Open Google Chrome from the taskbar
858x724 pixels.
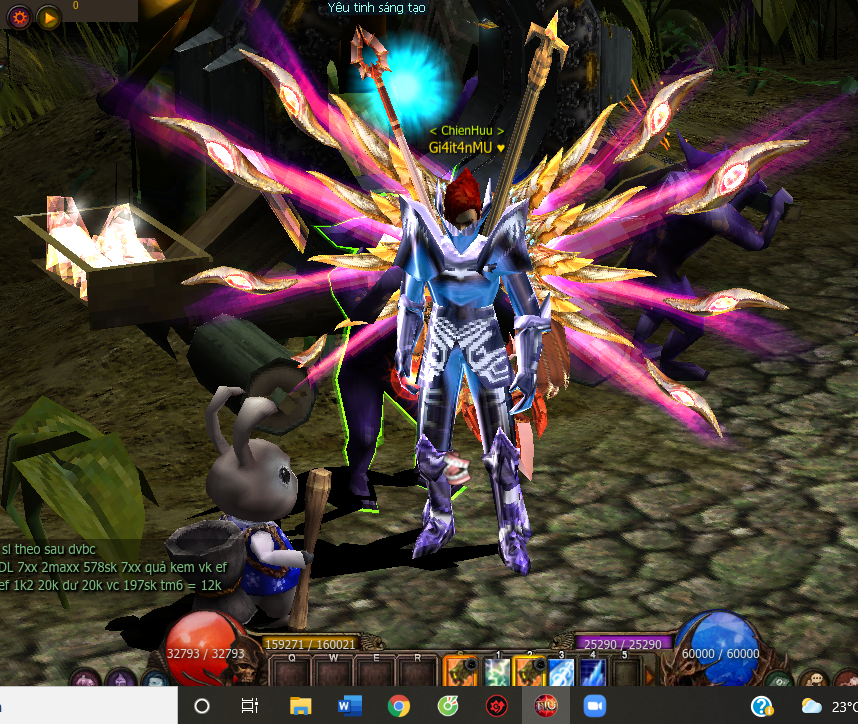pyautogui.click(x=398, y=706)
